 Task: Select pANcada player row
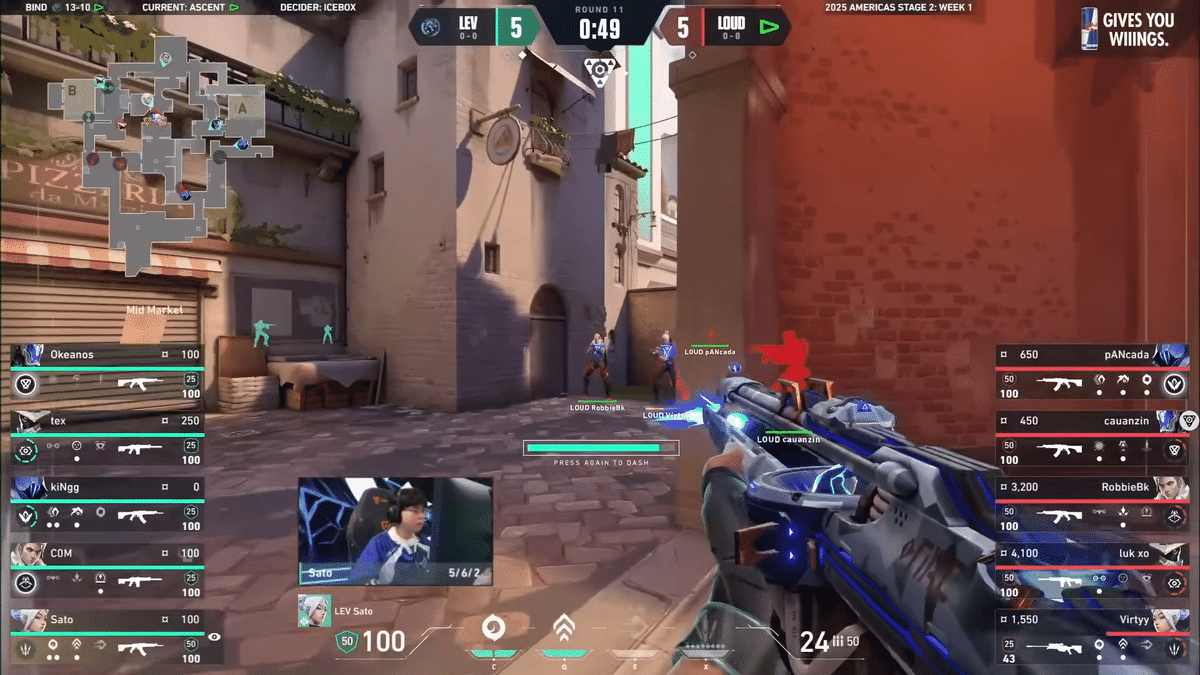point(1092,370)
